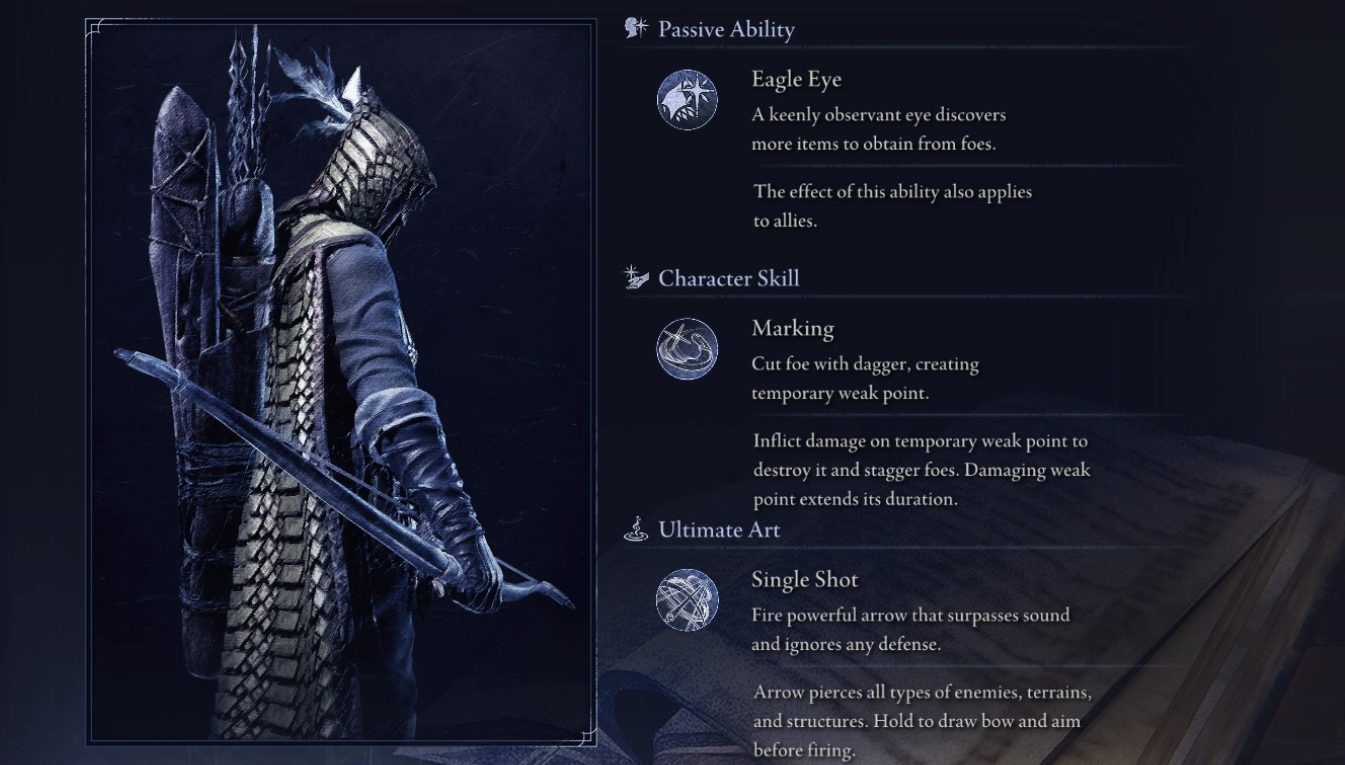This screenshot has height=765, width=1345.
Task: Expand the Passive Ability section
Action: coord(725,29)
